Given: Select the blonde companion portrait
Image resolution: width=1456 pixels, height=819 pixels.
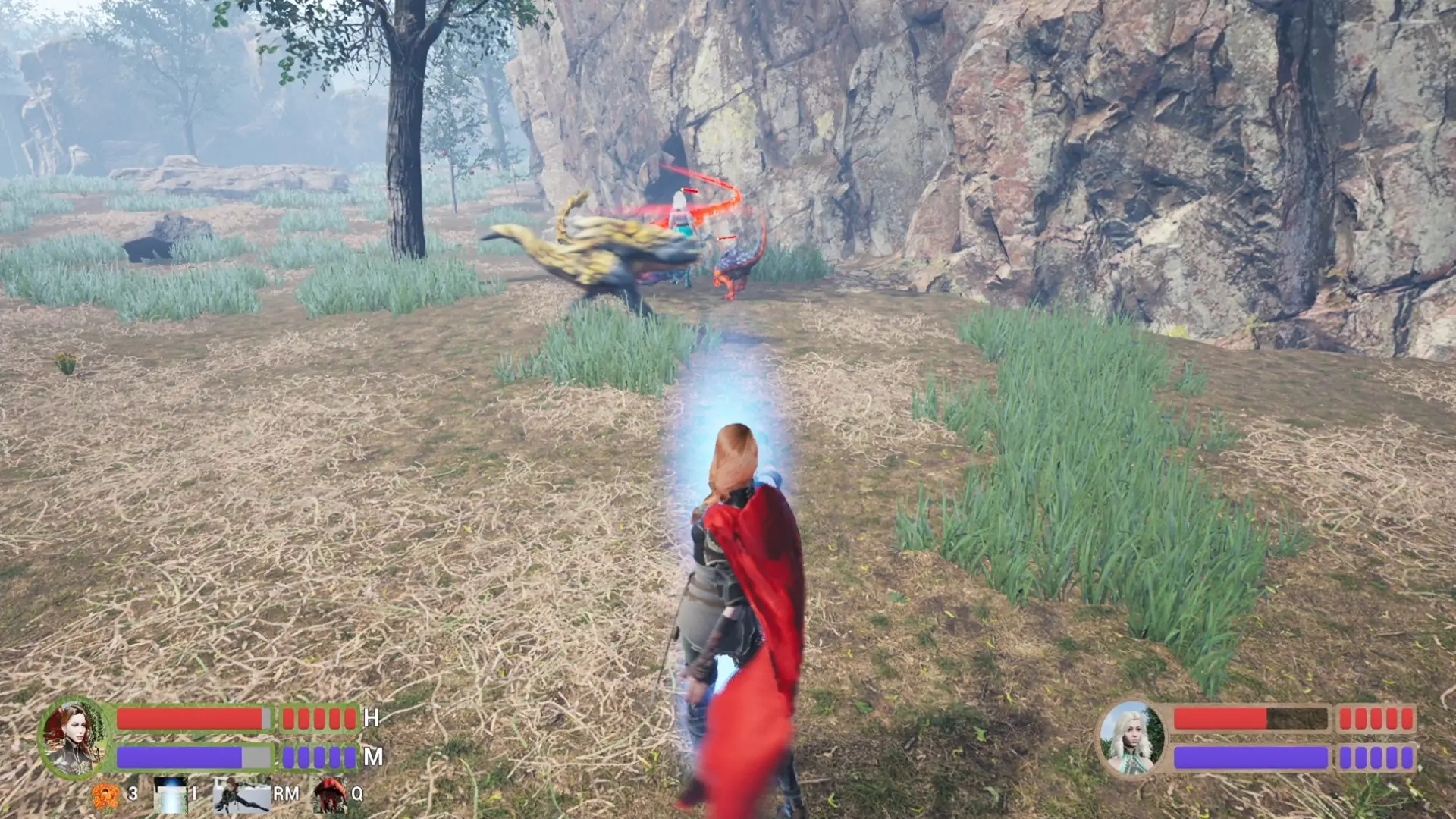Looking at the screenshot, I should click(1131, 738).
